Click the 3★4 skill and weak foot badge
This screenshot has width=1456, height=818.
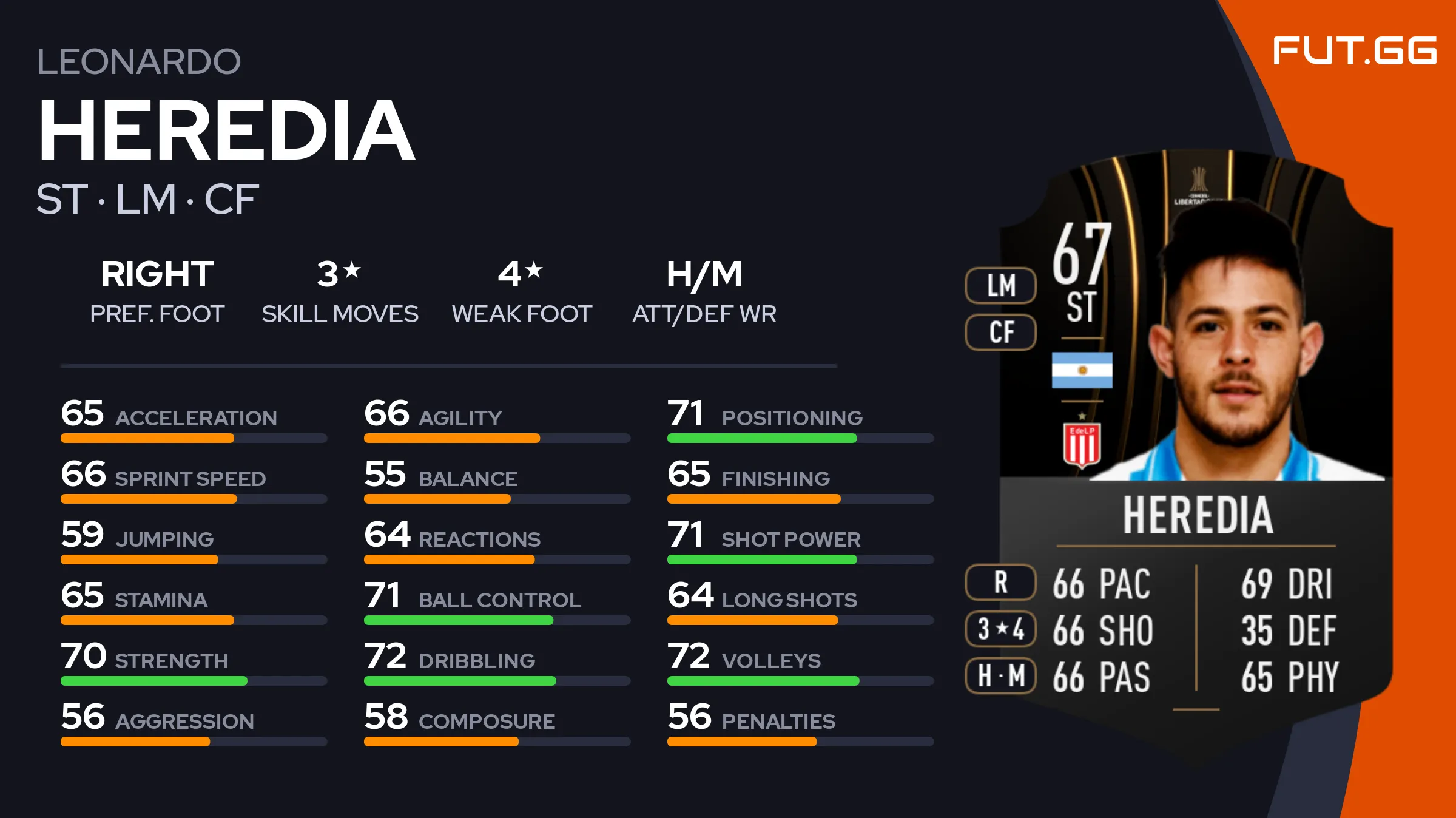pos(1000,629)
